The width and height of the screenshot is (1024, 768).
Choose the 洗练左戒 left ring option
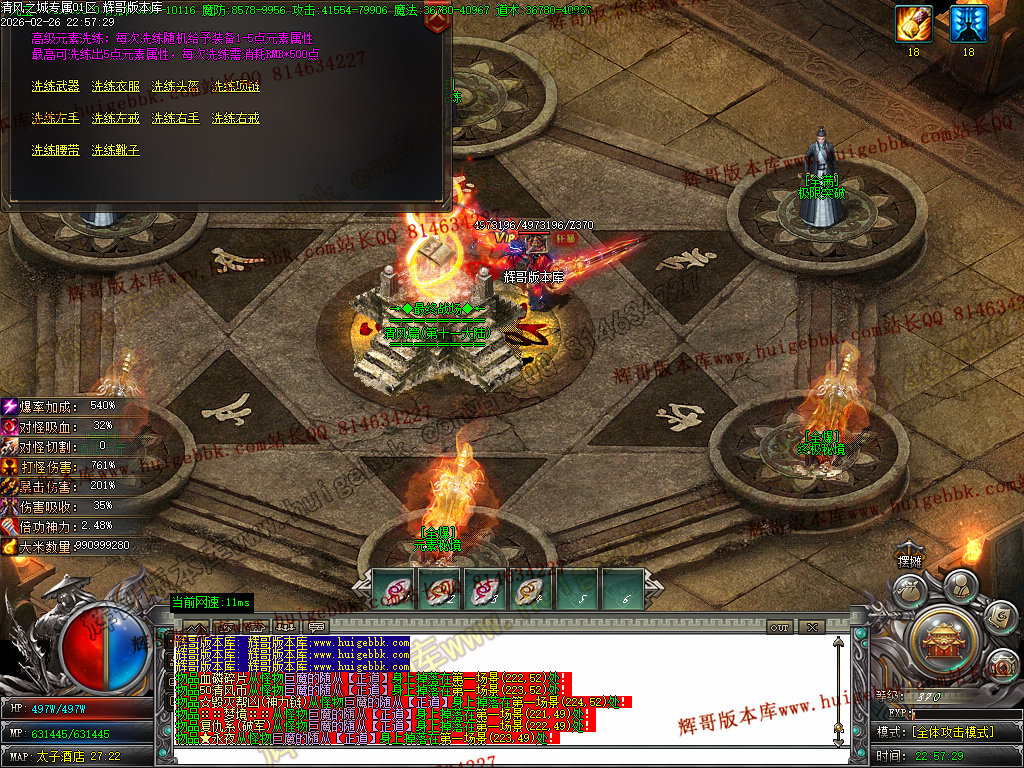(x=115, y=118)
